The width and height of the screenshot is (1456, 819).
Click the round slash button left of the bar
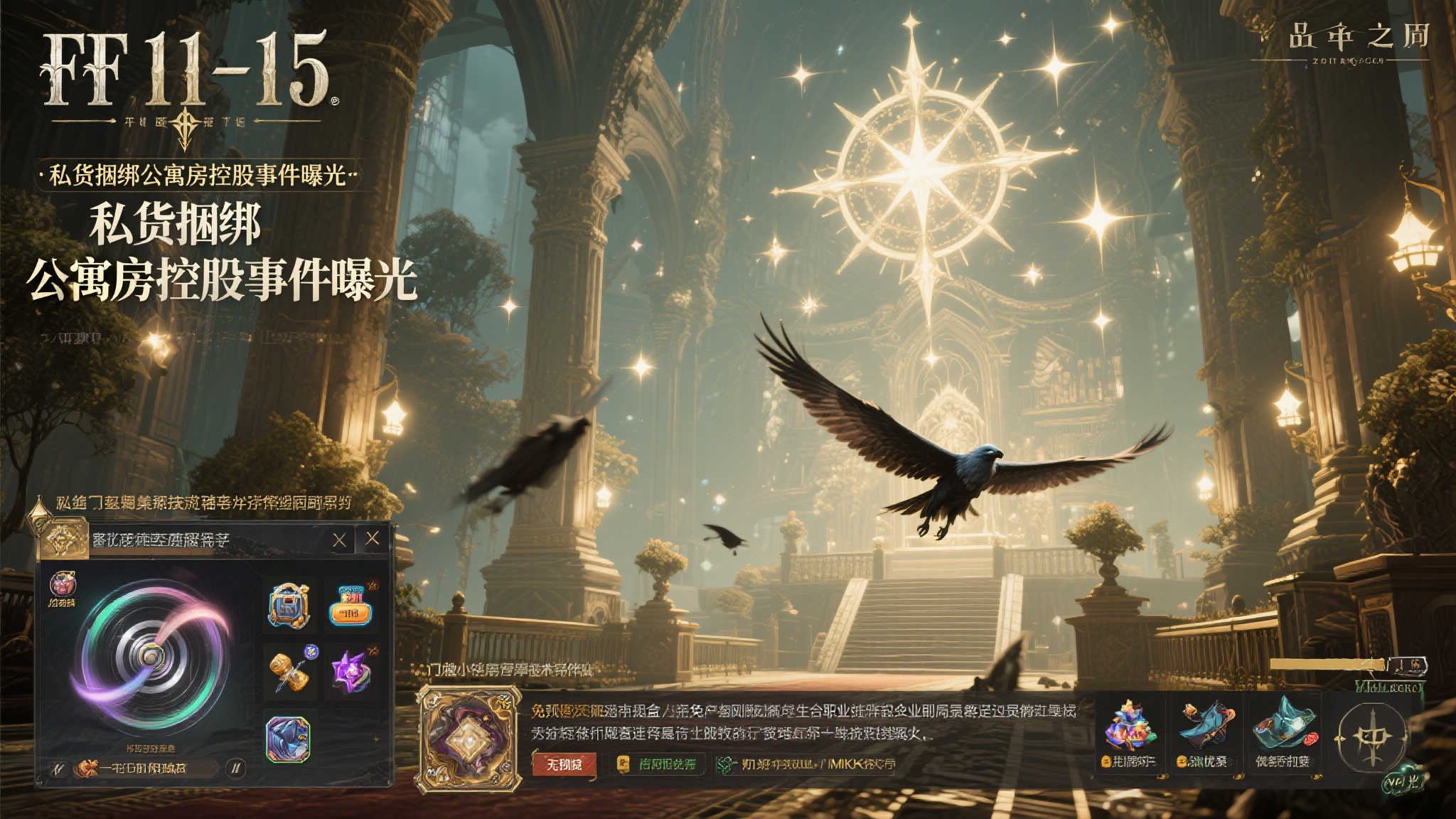60,768
